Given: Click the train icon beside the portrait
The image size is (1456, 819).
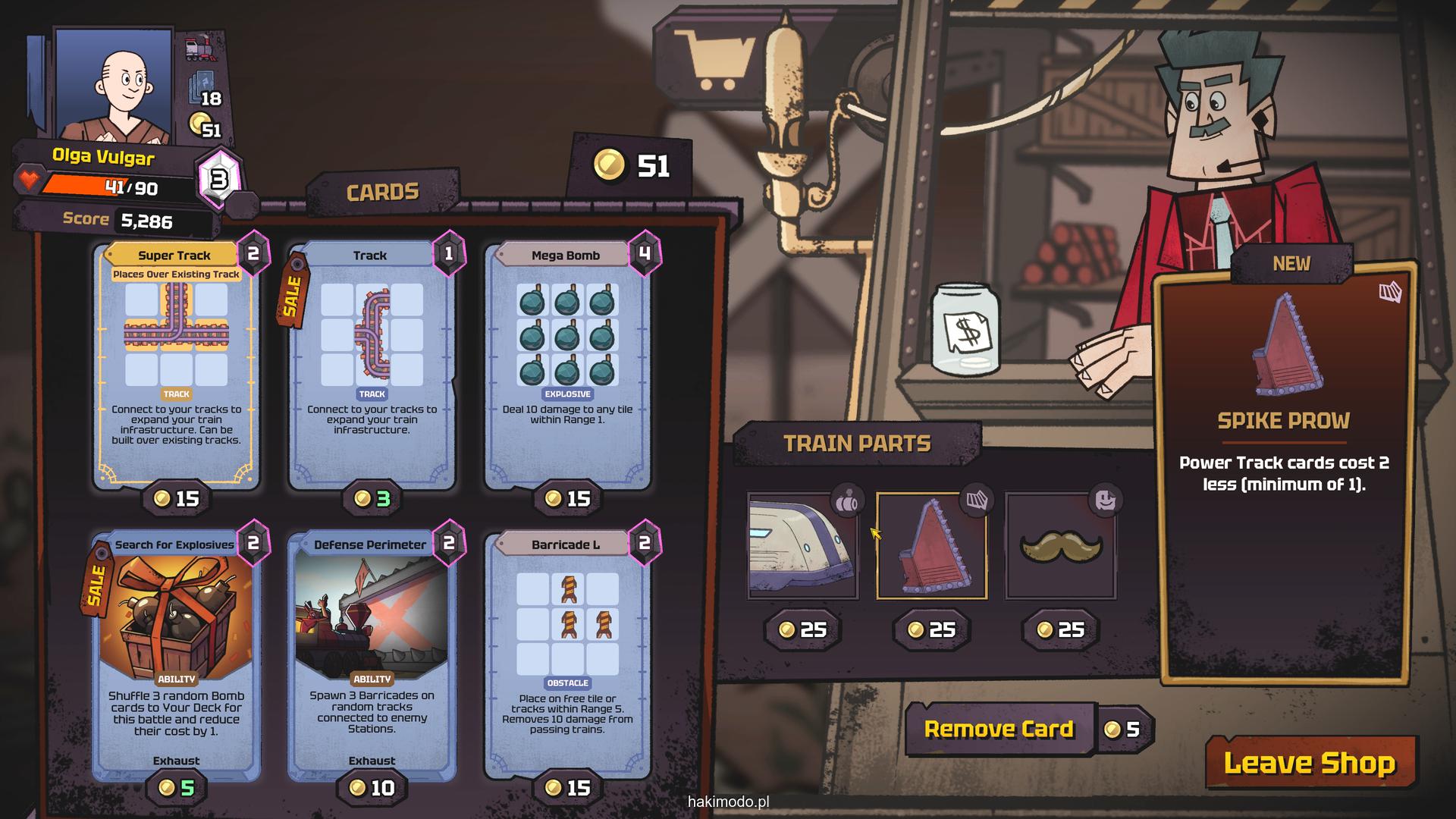Looking at the screenshot, I should 201,49.
